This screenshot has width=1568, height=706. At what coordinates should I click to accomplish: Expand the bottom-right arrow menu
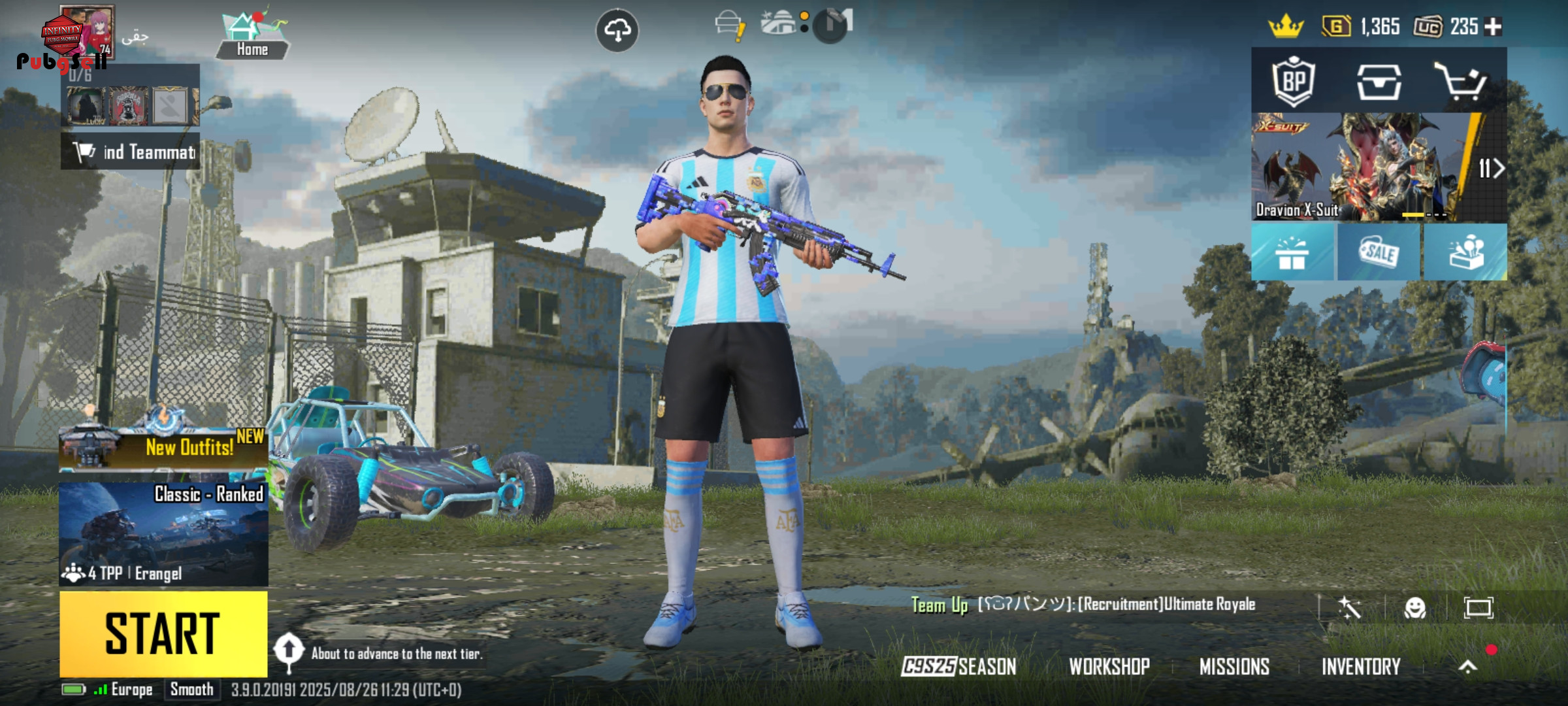point(1468,666)
